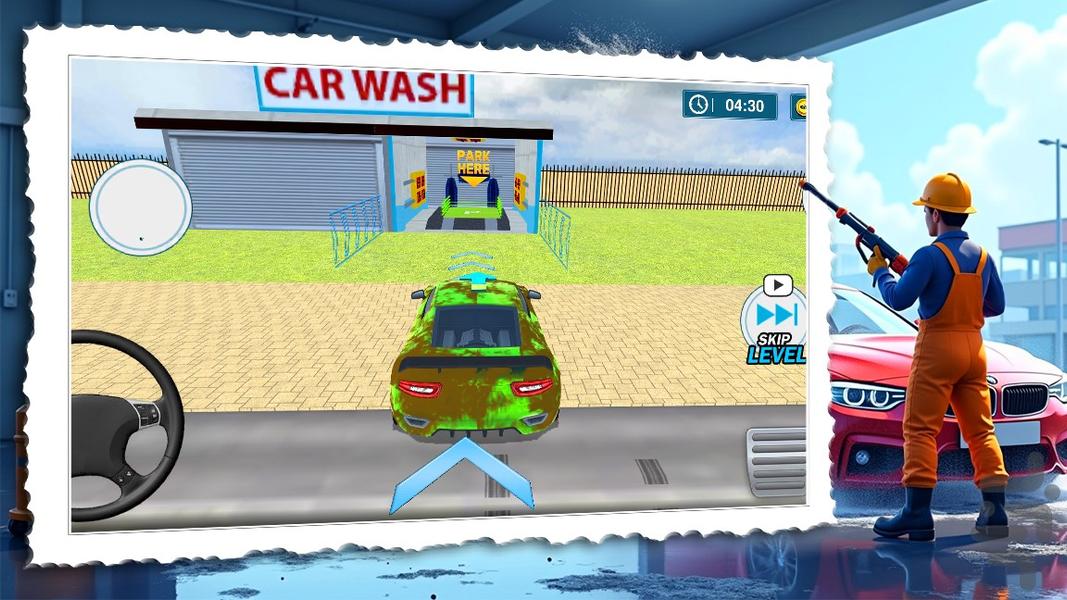Step on the accelerator pedal

click(x=777, y=462)
